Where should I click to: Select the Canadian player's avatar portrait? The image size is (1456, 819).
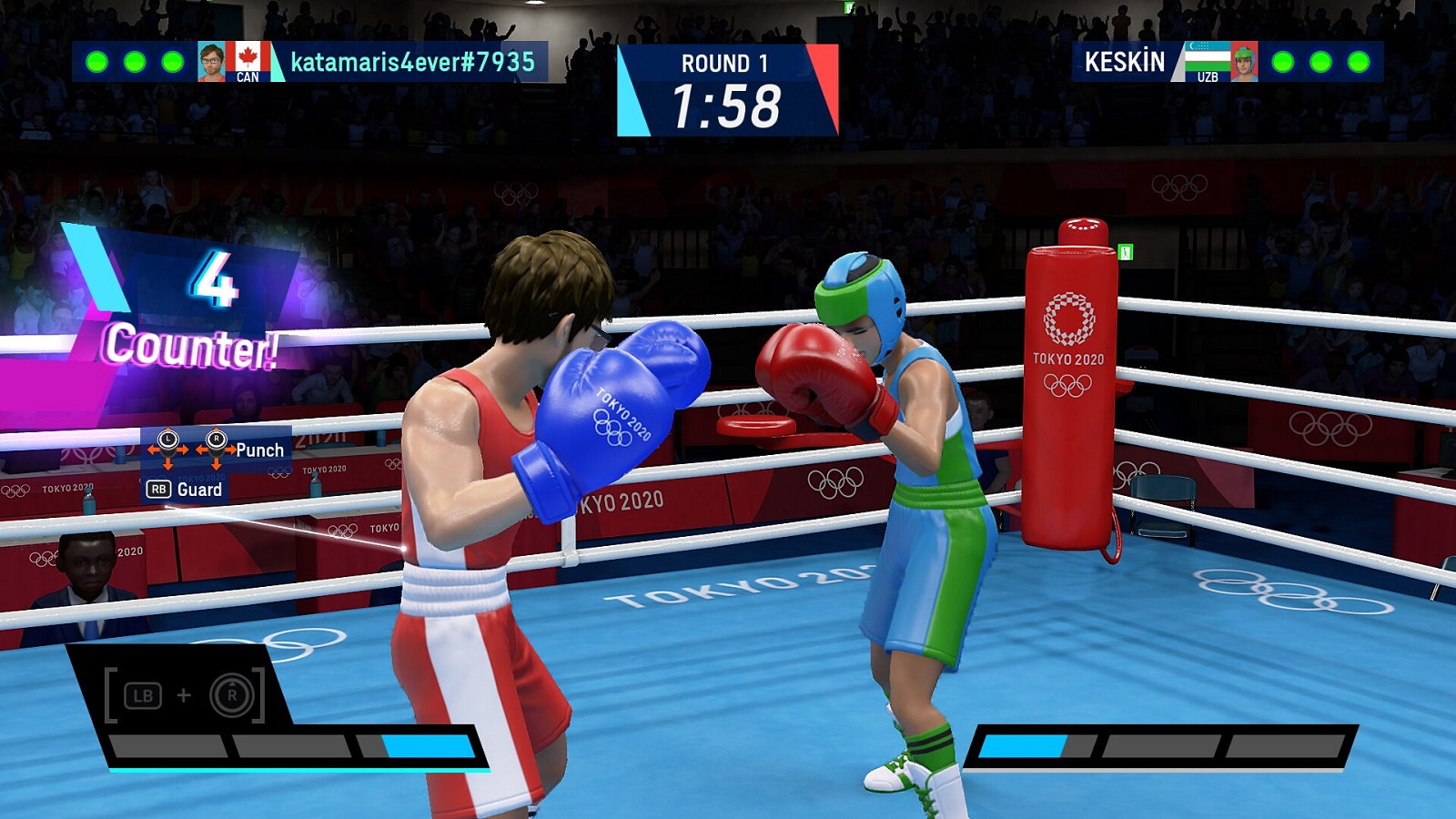tap(211, 61)
